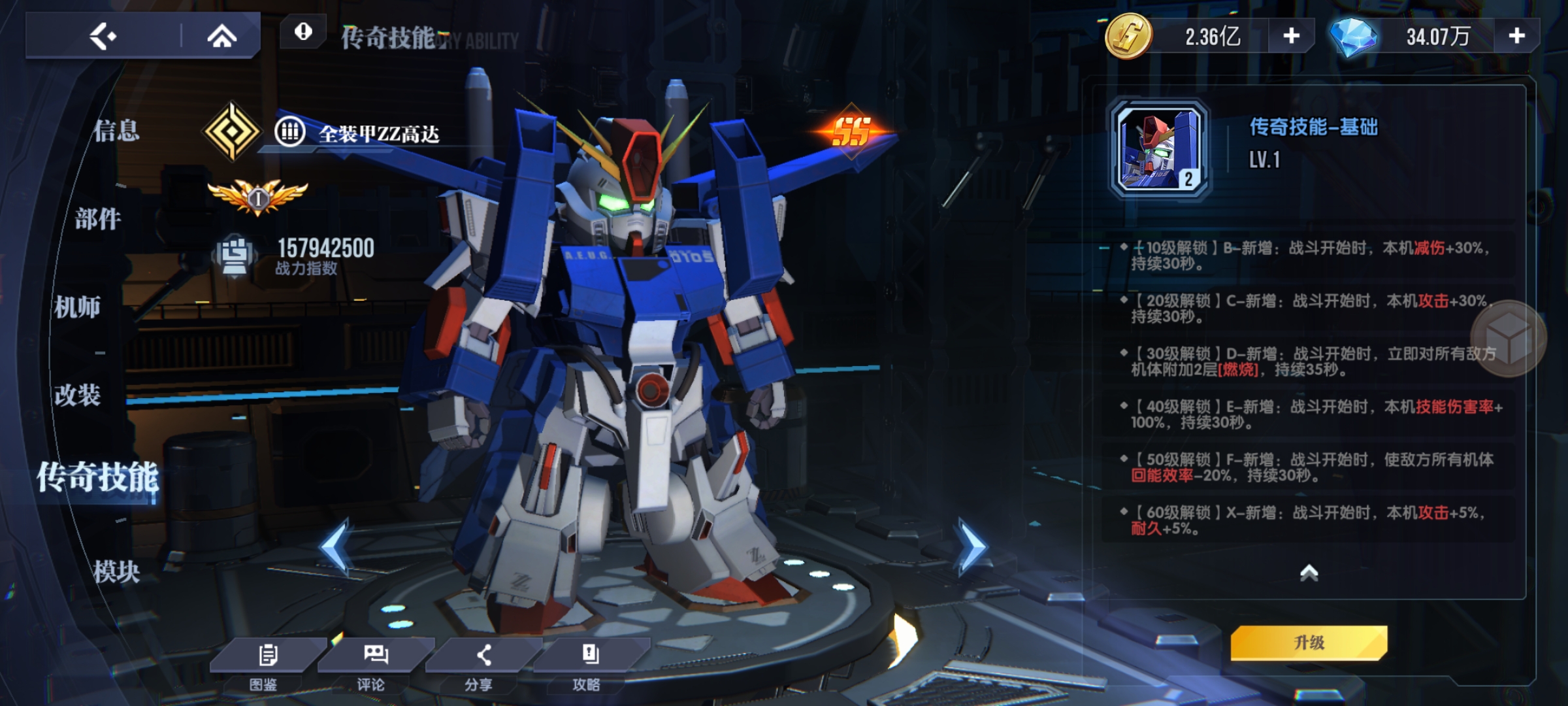Image resolution: width=1568 pixels, height=706 pixels.
Task: Select the 传奇技能 tab
Action: [x=97, y=477]
